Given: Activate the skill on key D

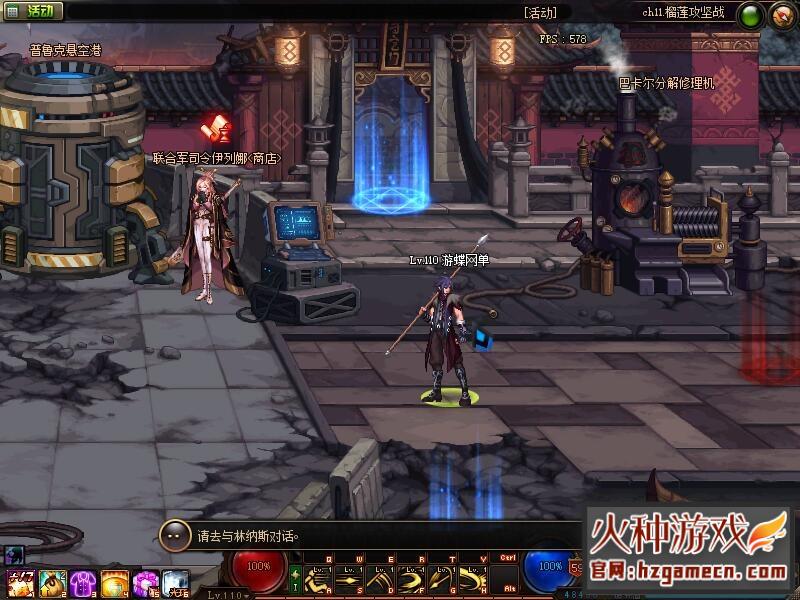Looking at the screenshot, I should pyautogui.click(x=379, y=580).
